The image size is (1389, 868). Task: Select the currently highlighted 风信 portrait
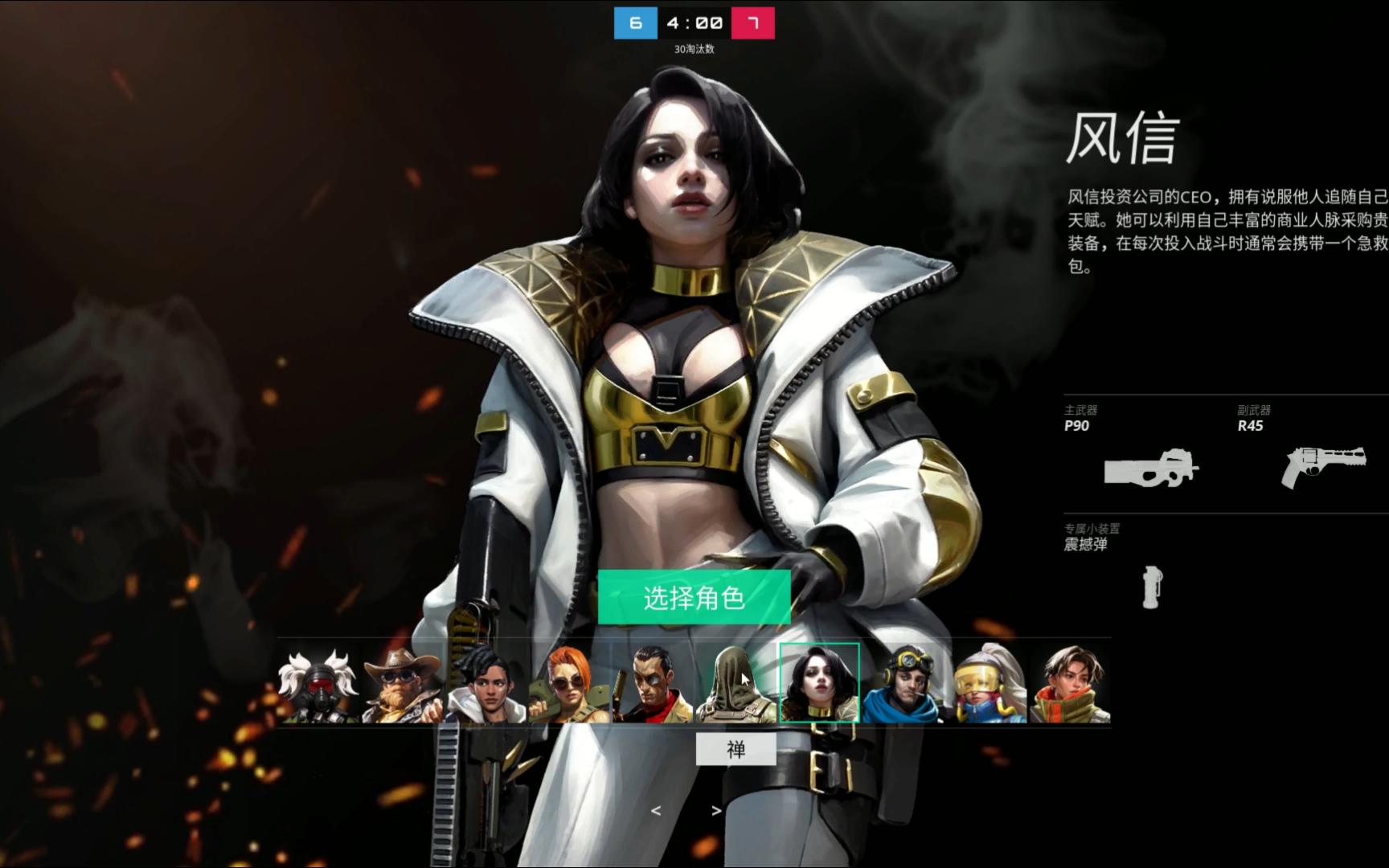pyautogui.click(x=819, y=683)
